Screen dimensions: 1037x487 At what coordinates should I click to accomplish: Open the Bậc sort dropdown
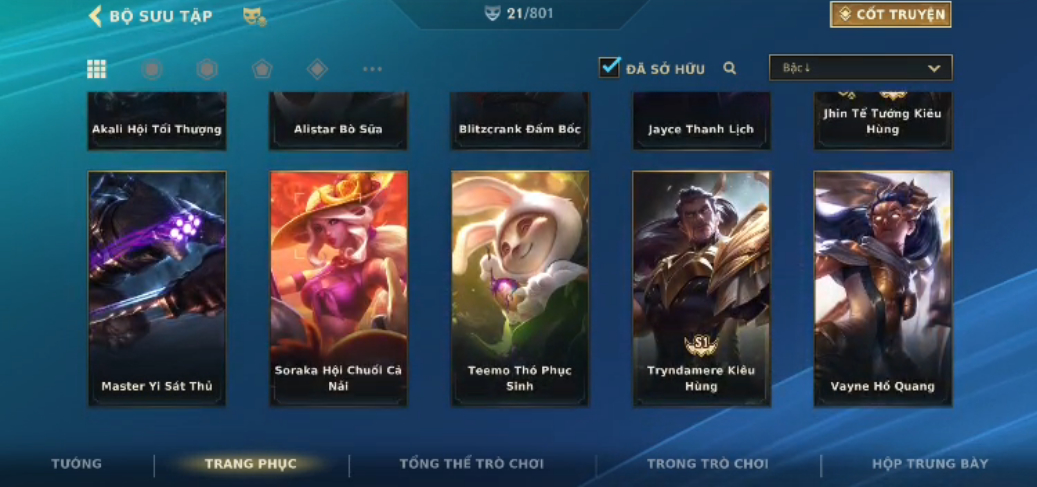[860, 68]
